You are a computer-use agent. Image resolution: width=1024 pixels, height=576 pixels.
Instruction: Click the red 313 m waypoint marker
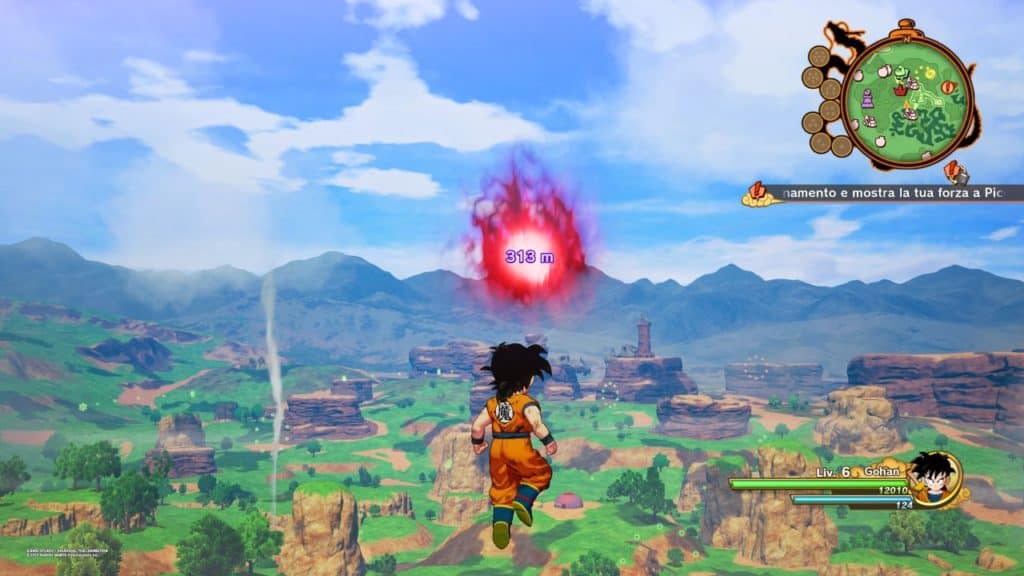(x=528, y=254)
